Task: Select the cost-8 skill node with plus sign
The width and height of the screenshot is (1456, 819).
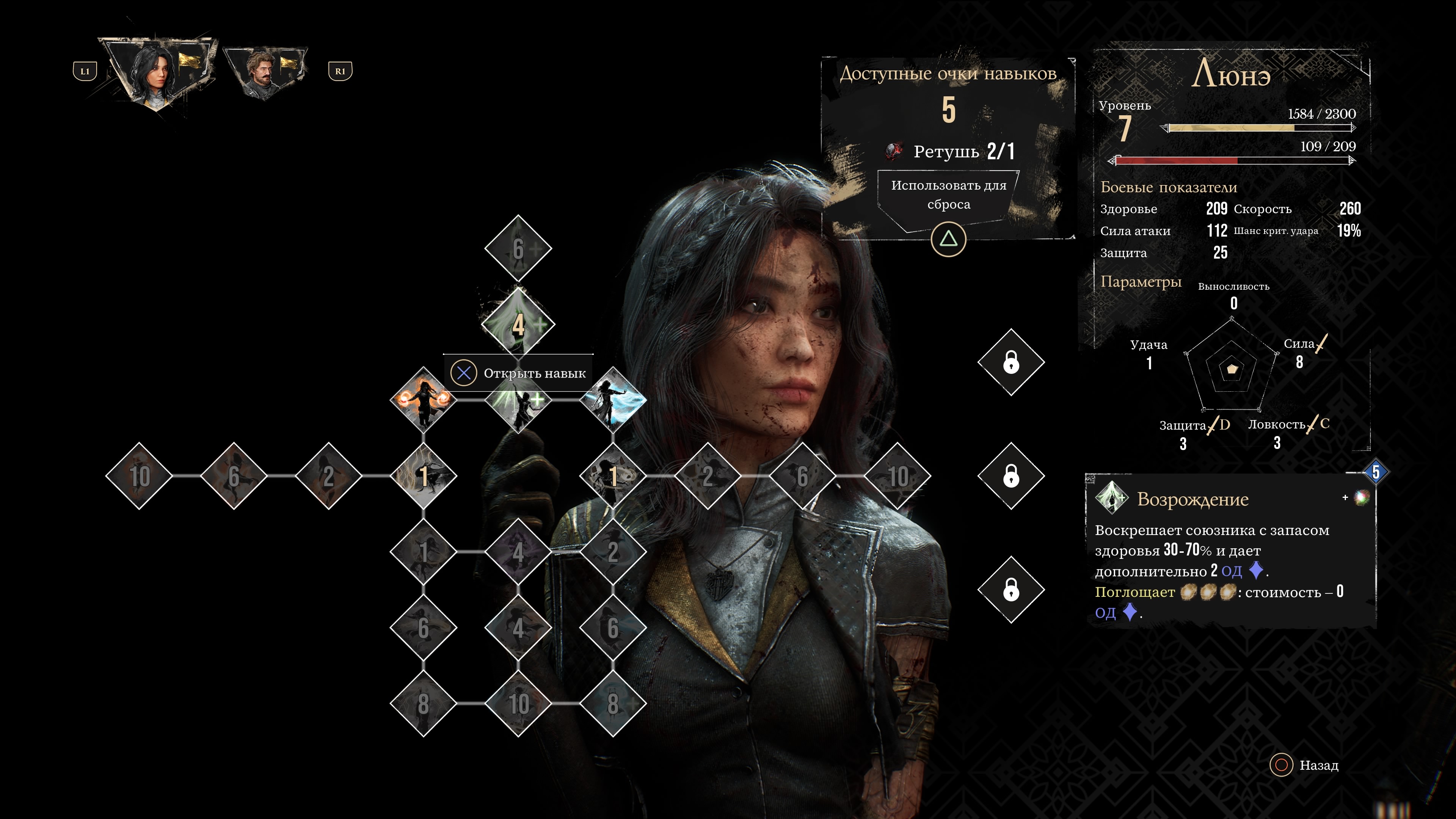Action: (613, 704)
